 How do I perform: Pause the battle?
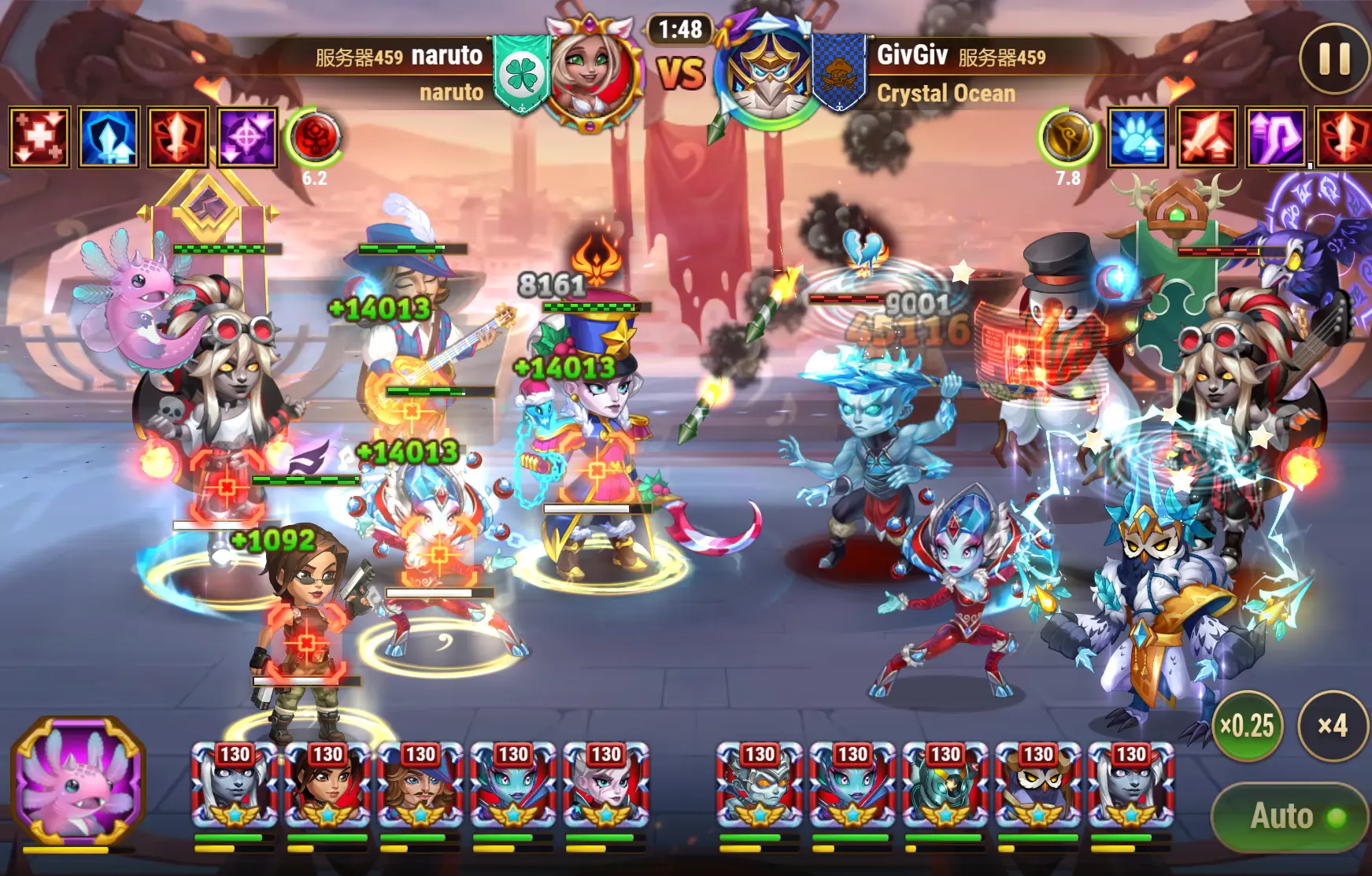pos(1334,58)
